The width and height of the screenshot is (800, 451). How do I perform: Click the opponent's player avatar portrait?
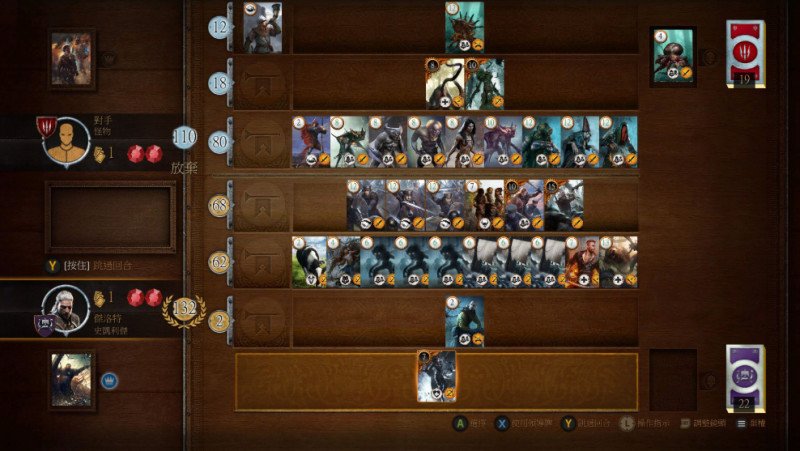[66, 140]
